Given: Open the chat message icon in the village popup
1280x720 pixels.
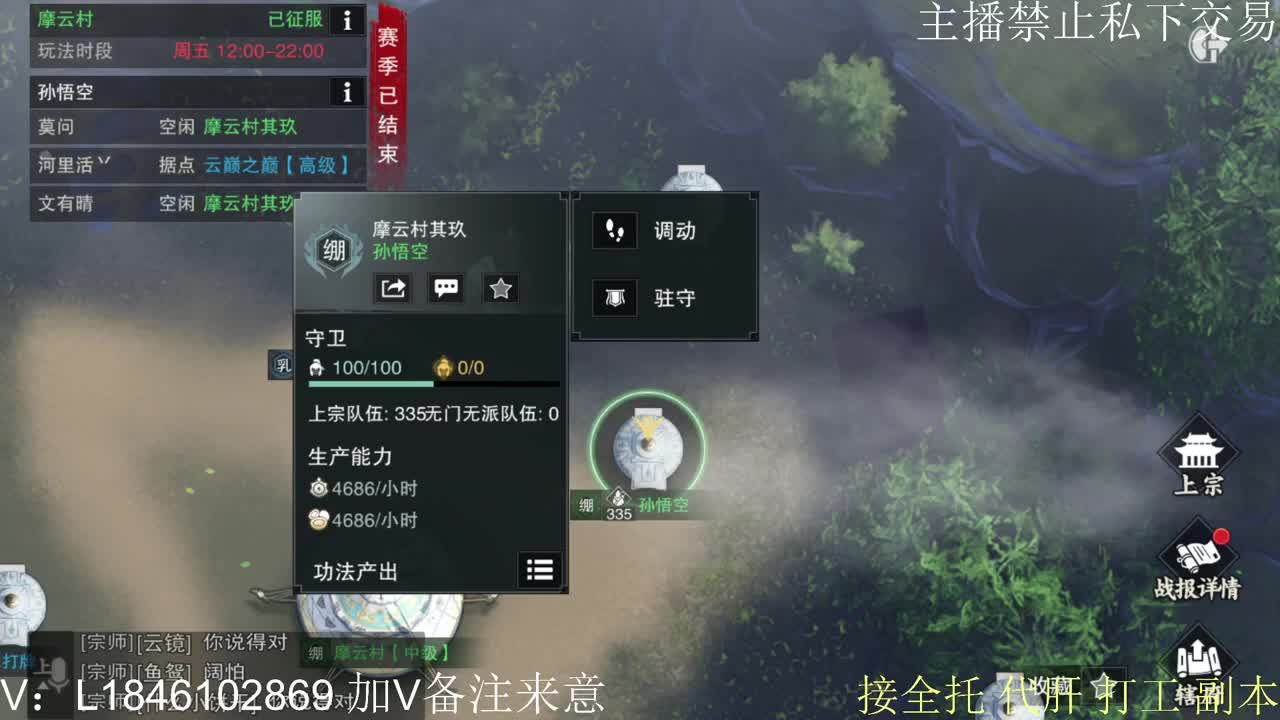Looking at the screenshot, I should point(446,288).
